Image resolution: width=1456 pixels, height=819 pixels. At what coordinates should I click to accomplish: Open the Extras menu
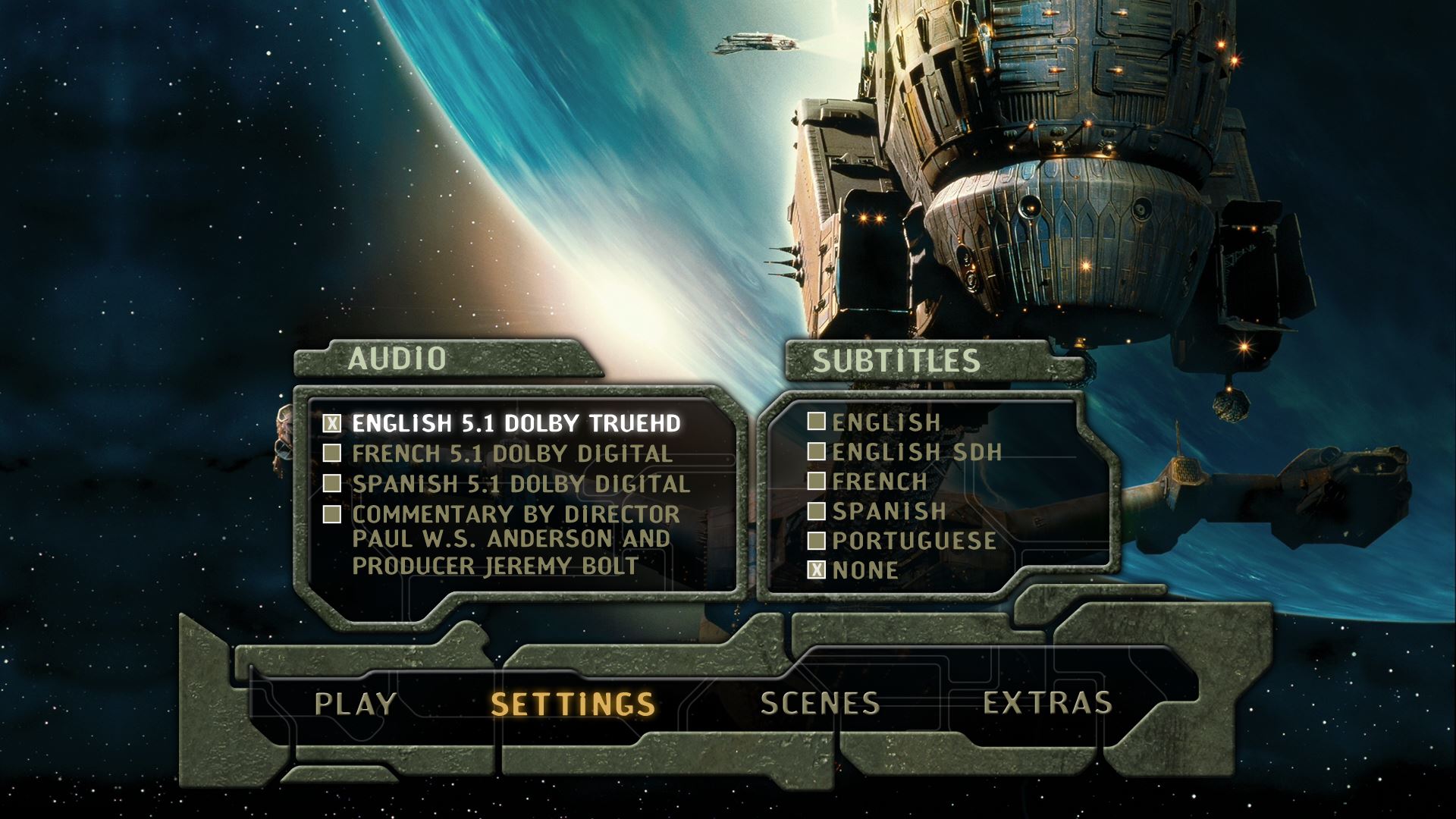1047,704
